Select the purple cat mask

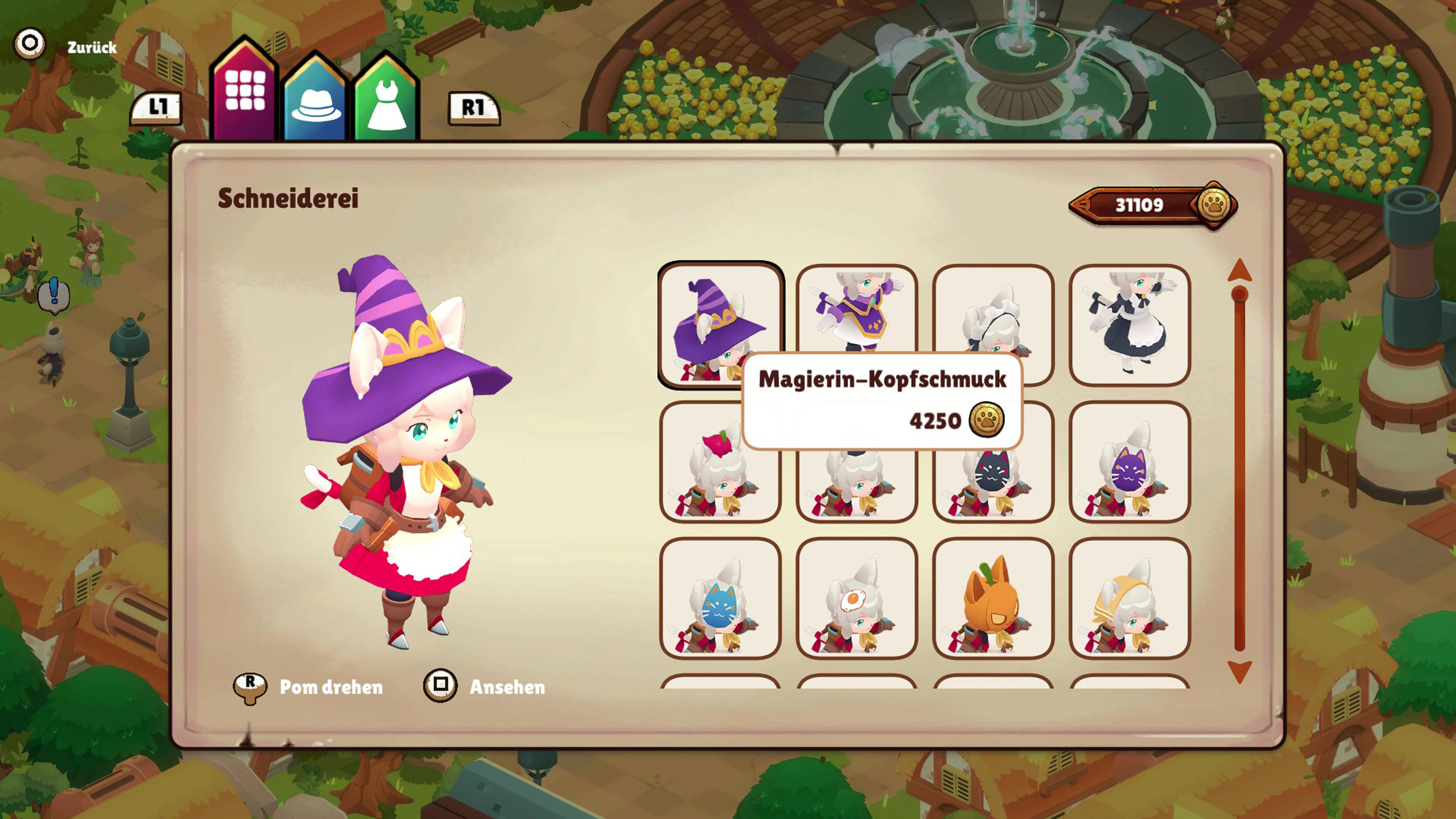pos(1129,462)
